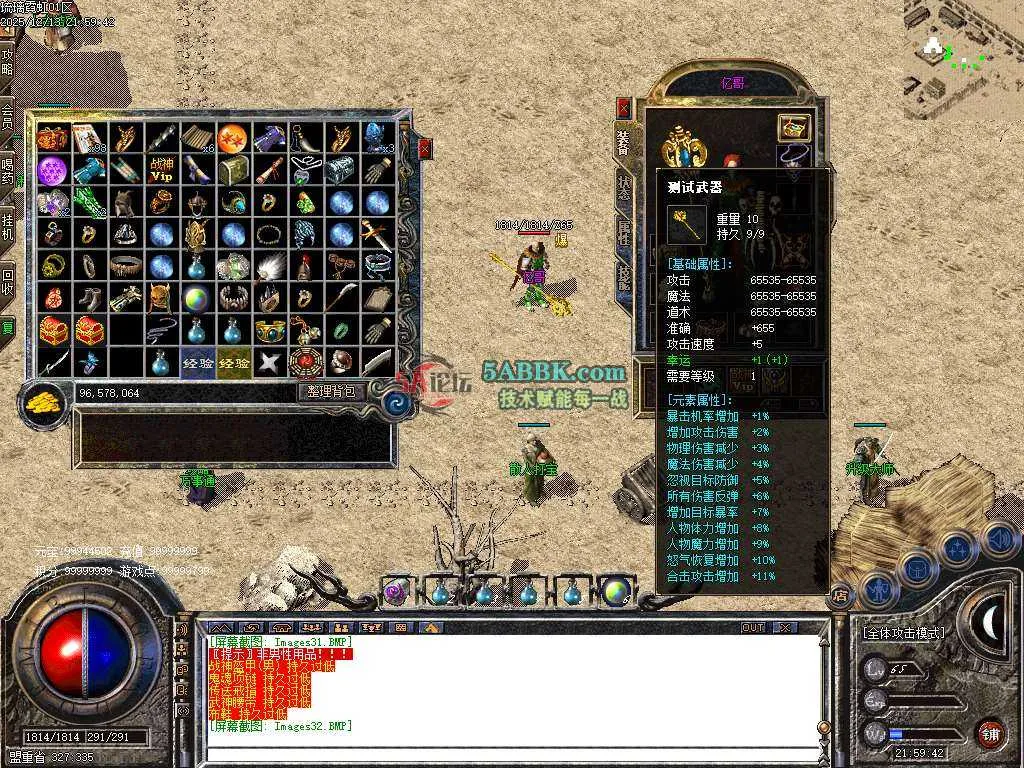Select the orange dragon ball item
The image size is (1024, 768).
(x=232, y=137)
